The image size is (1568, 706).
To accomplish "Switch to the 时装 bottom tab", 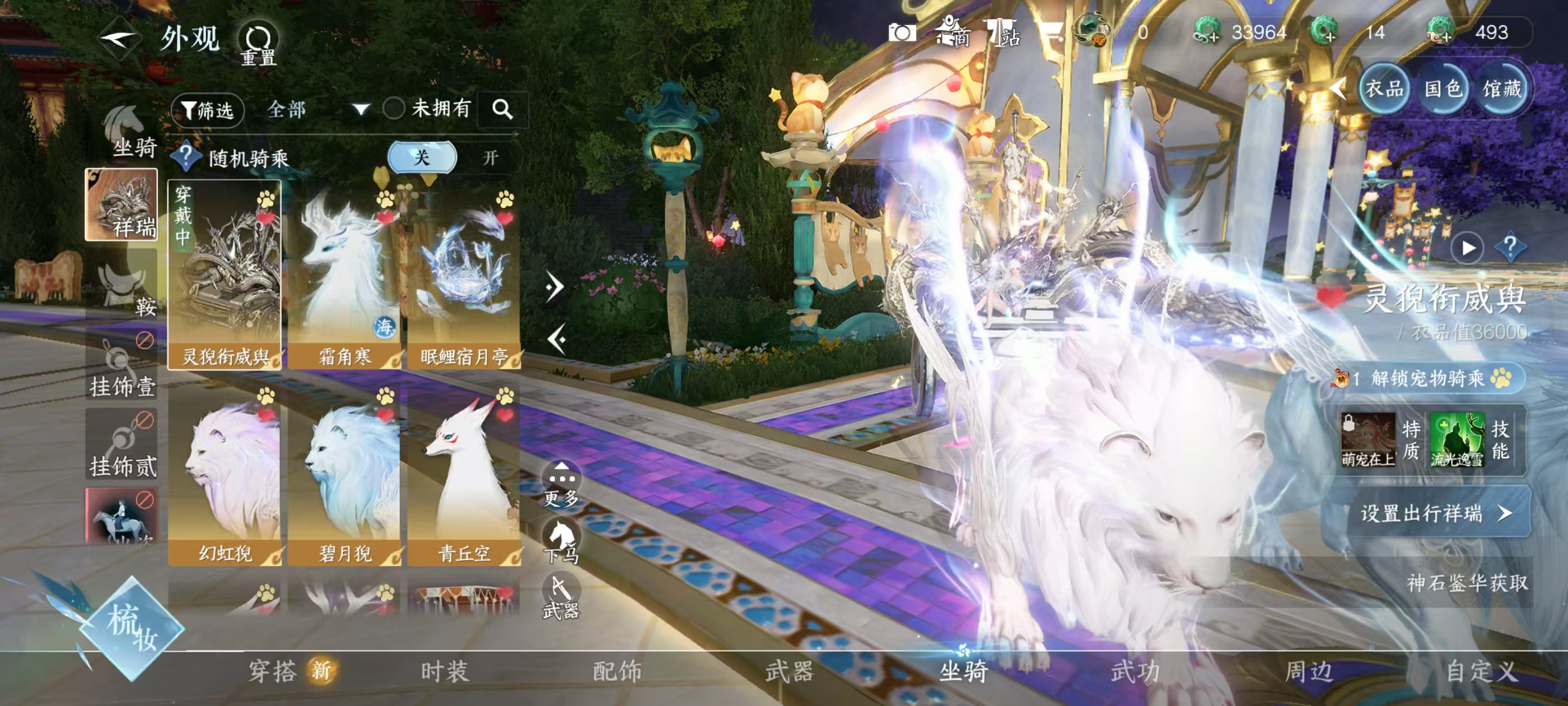I will (x=445, y=671).
